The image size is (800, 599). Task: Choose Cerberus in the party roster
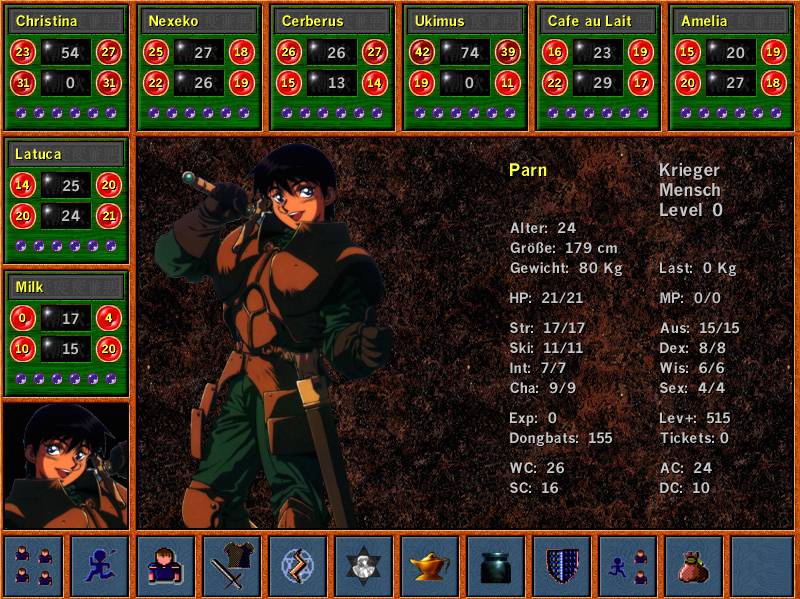(x=332, y=21)
